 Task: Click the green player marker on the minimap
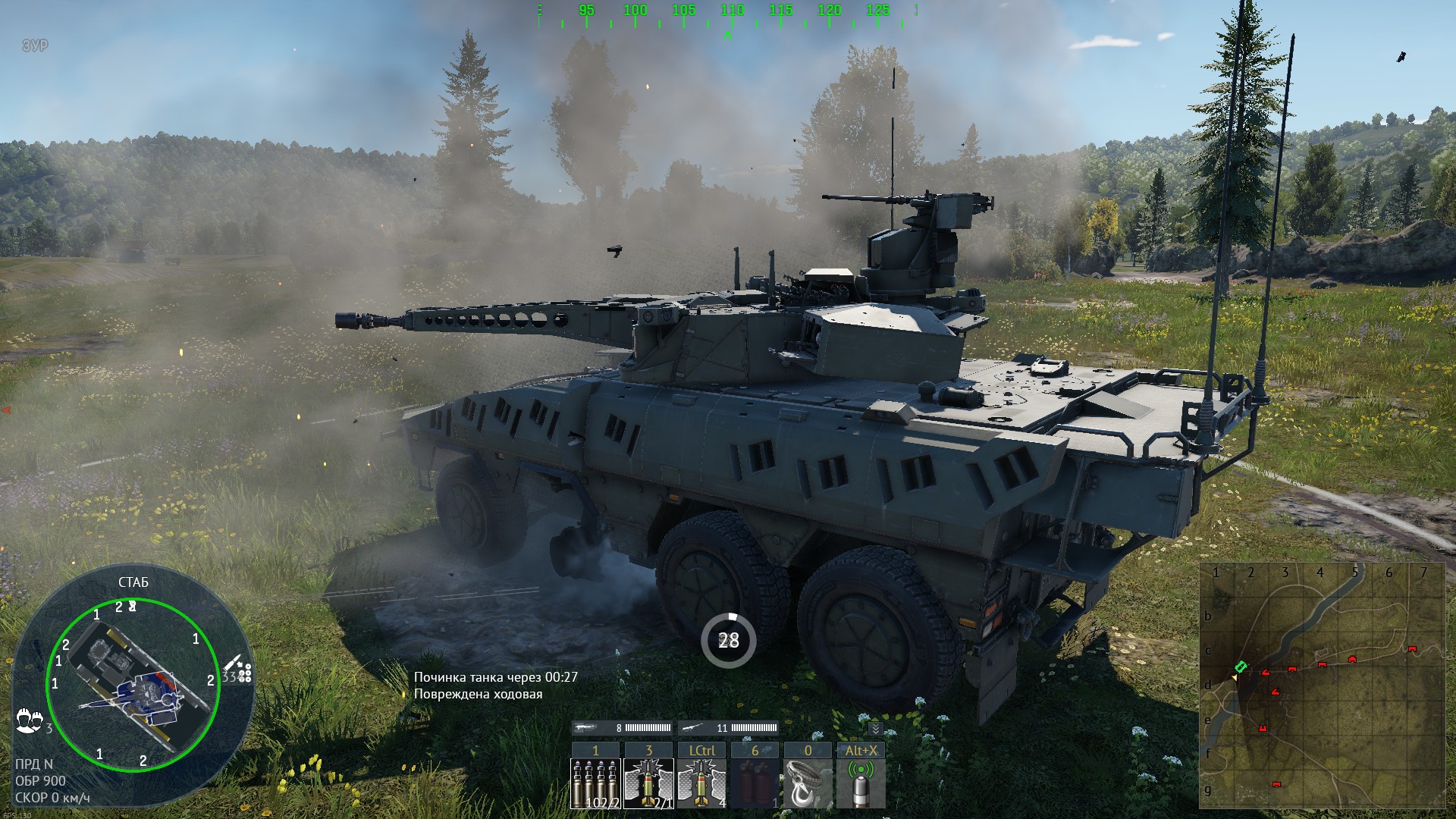pos(1241,667)
